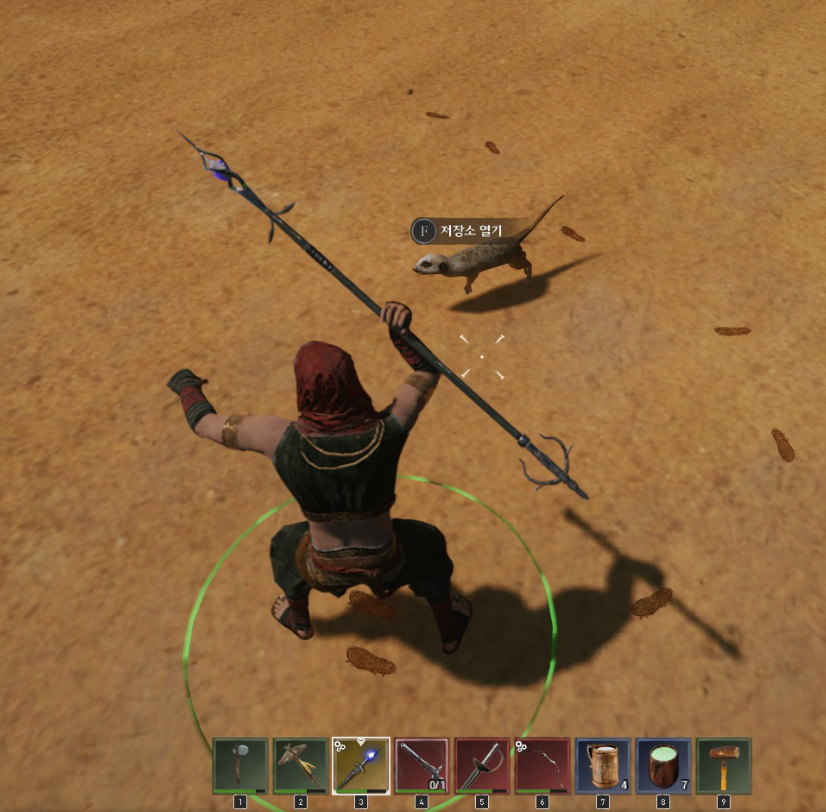826x812 pixels.
Task: Use the wooden cup of green liquid
Action: pos(663,765)
